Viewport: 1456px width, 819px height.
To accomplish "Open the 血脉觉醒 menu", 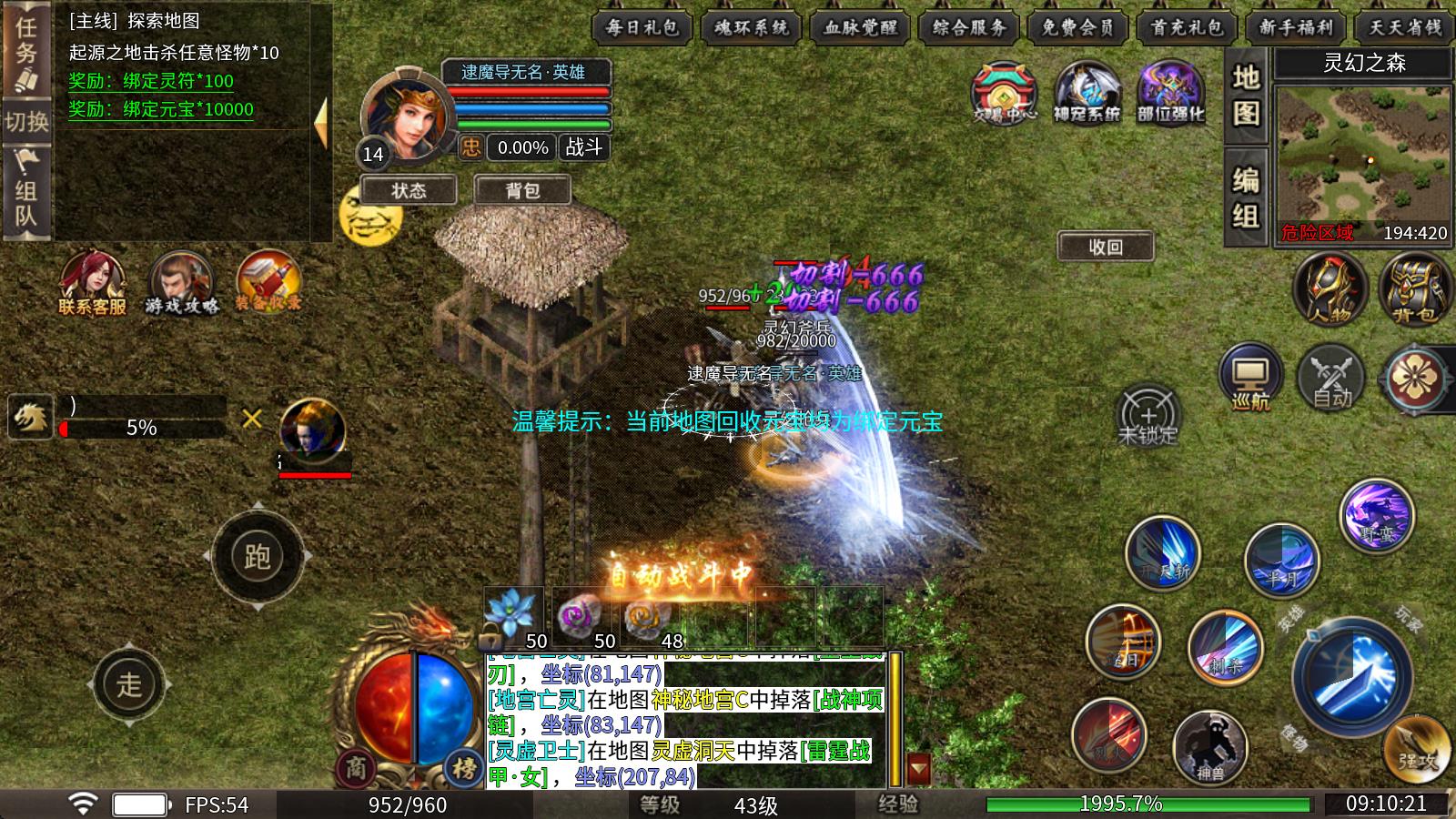I will click(860, 27).
